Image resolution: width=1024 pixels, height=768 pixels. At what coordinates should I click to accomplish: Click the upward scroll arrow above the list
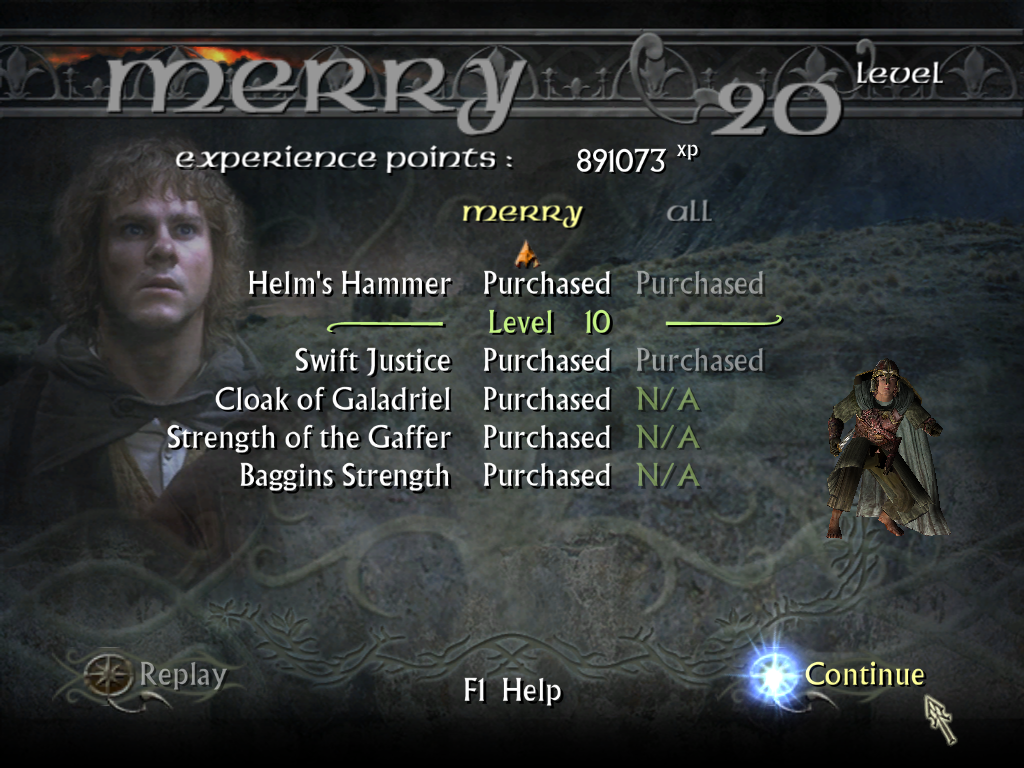click(526, 254)
